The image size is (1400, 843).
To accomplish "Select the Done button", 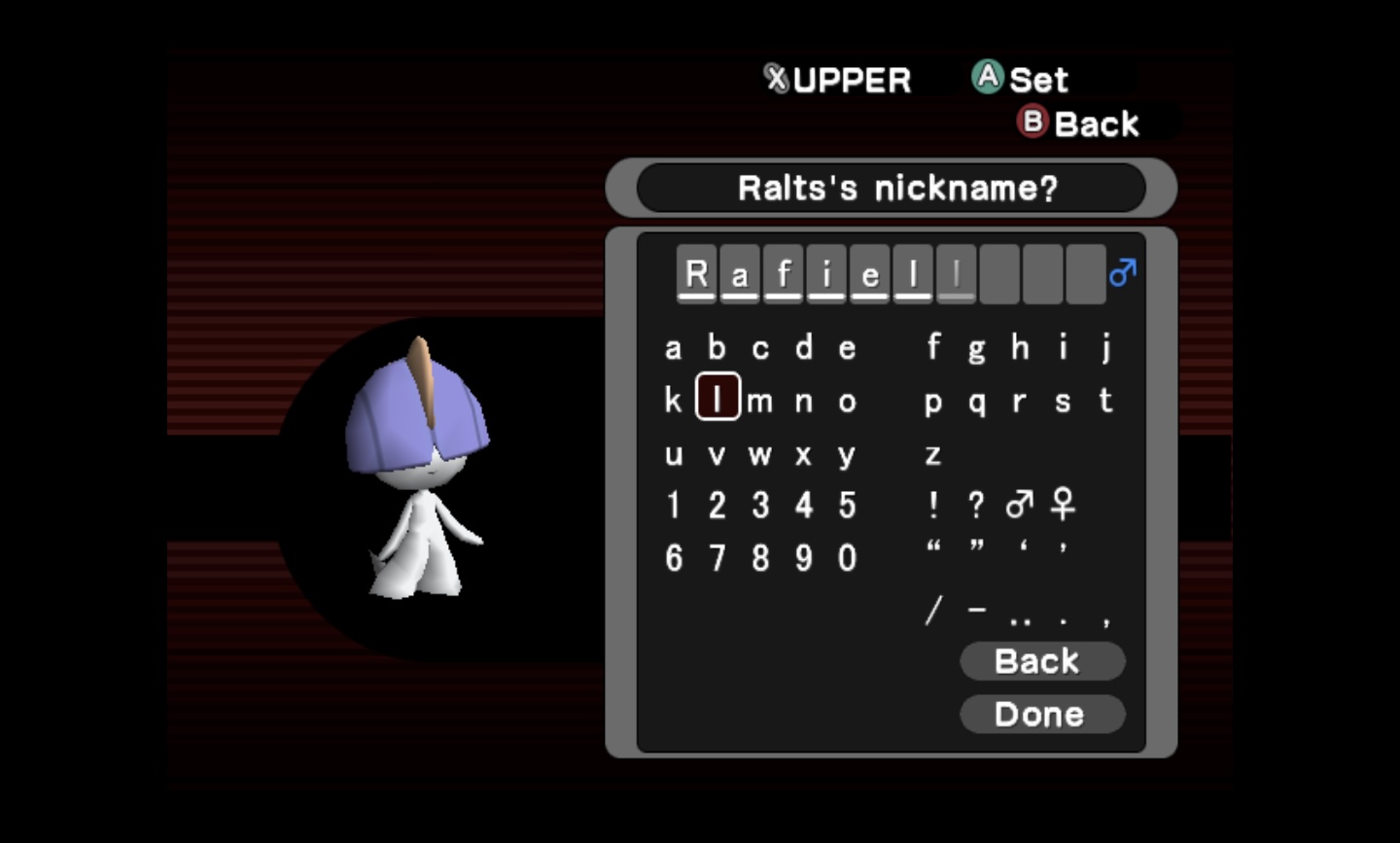I will coord(1041,715).
